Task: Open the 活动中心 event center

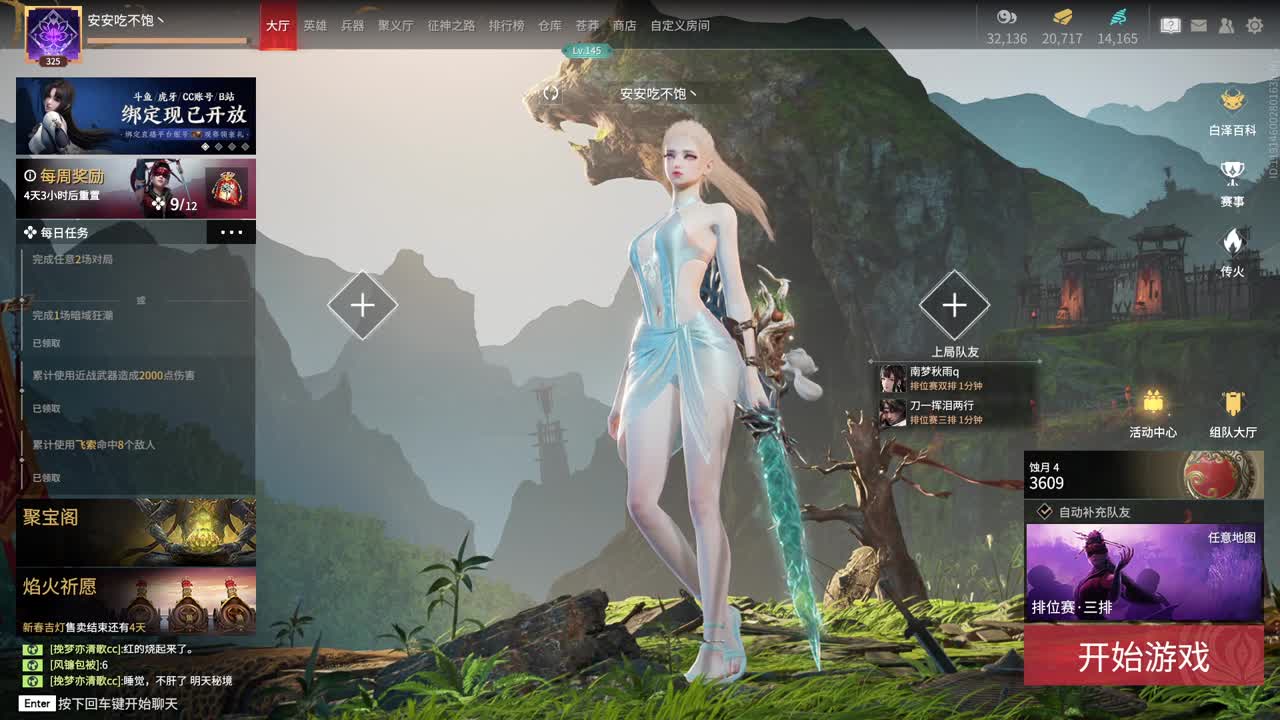Action: (1153, 412)
